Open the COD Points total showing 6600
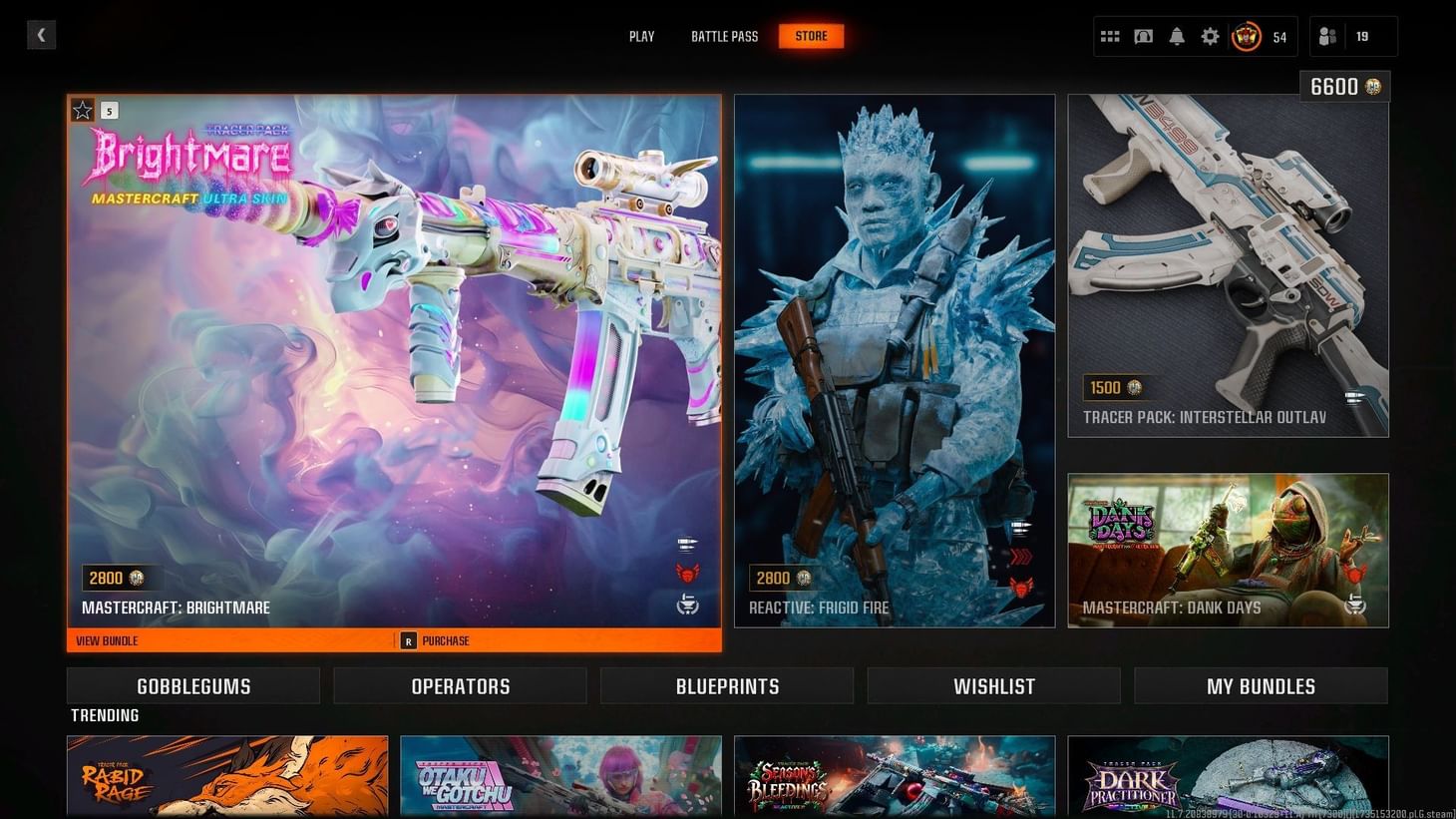The width and height of the screenshot is (1456, 819). (x=1344, y=87)
